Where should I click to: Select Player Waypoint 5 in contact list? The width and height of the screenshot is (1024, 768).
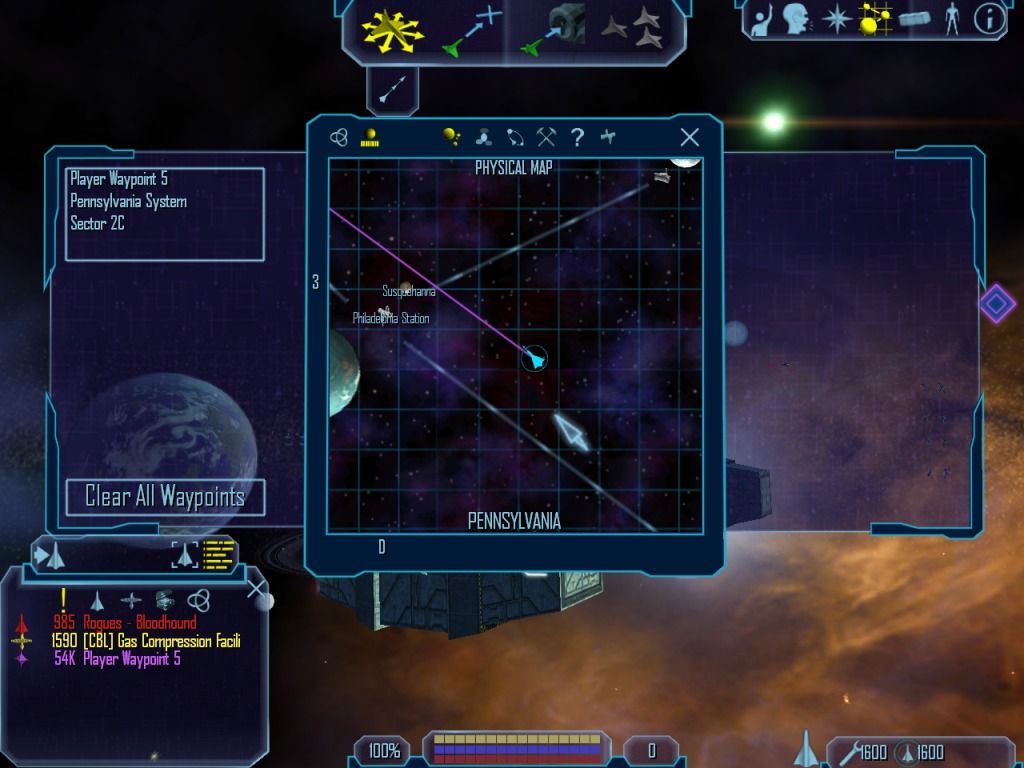[x=117, y=659]
